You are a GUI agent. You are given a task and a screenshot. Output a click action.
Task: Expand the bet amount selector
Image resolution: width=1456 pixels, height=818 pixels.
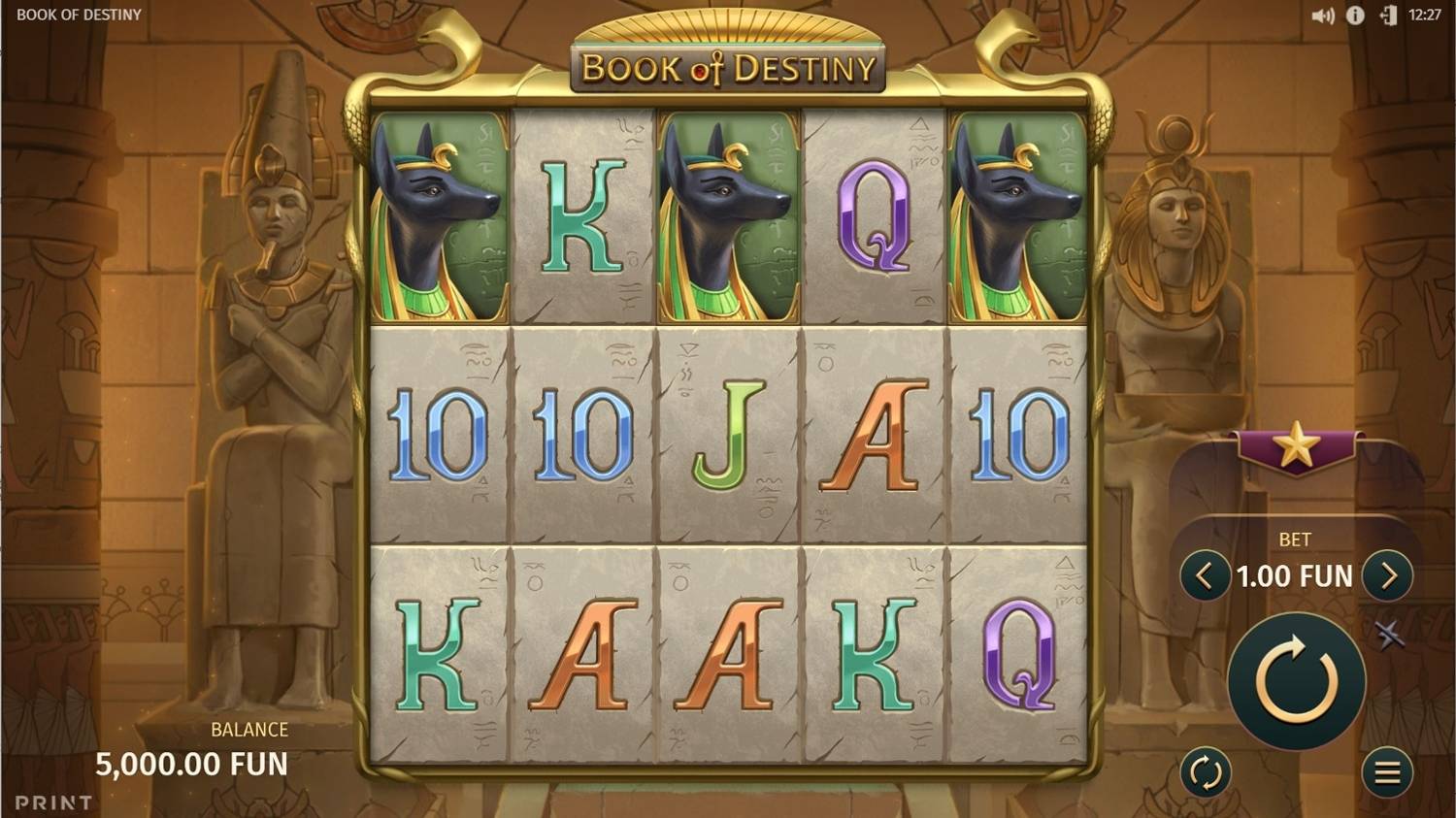tap(1295, 575)
